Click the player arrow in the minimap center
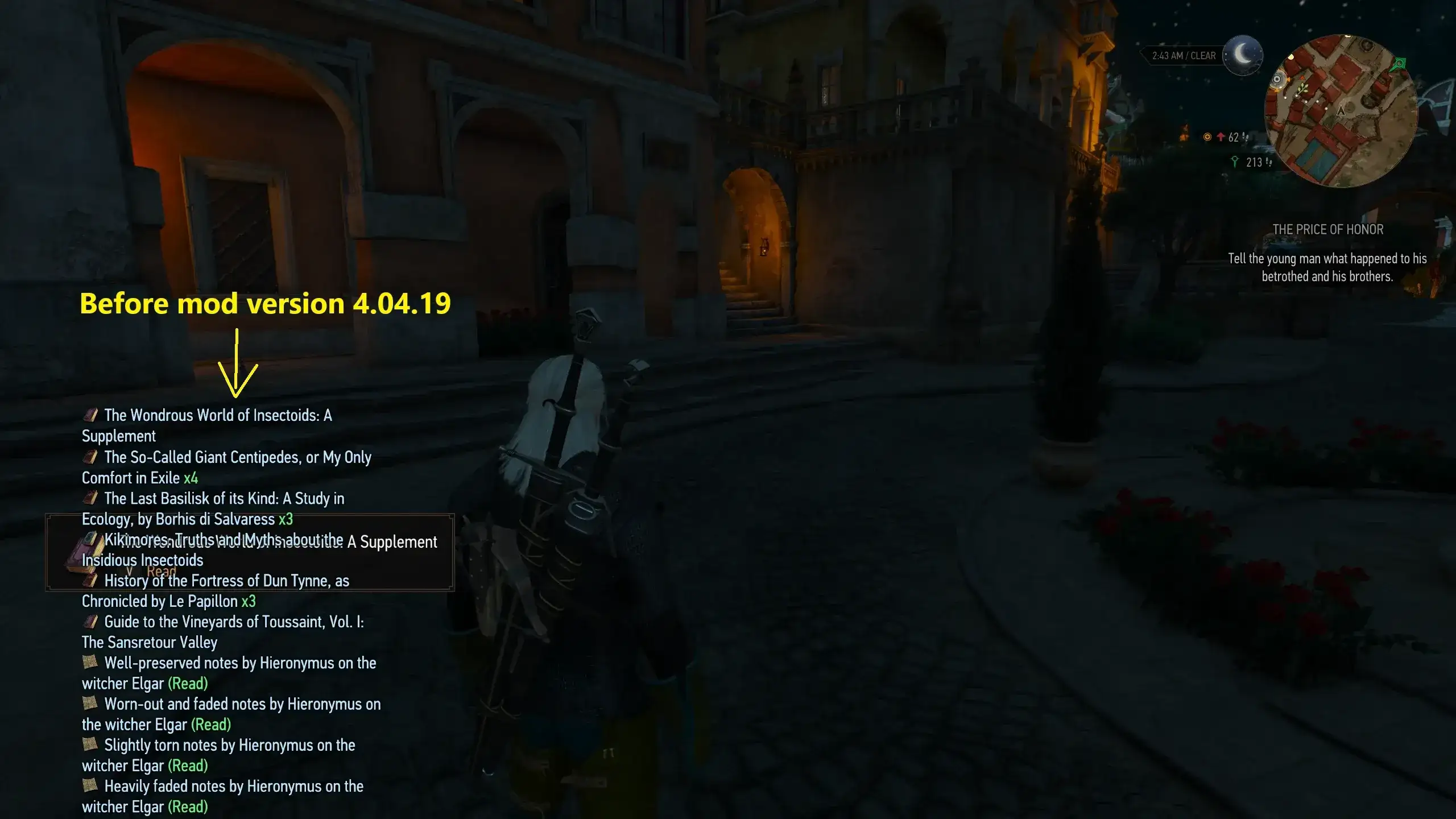The width and height of the screenshot is (1456, 819). point(1342,112)
